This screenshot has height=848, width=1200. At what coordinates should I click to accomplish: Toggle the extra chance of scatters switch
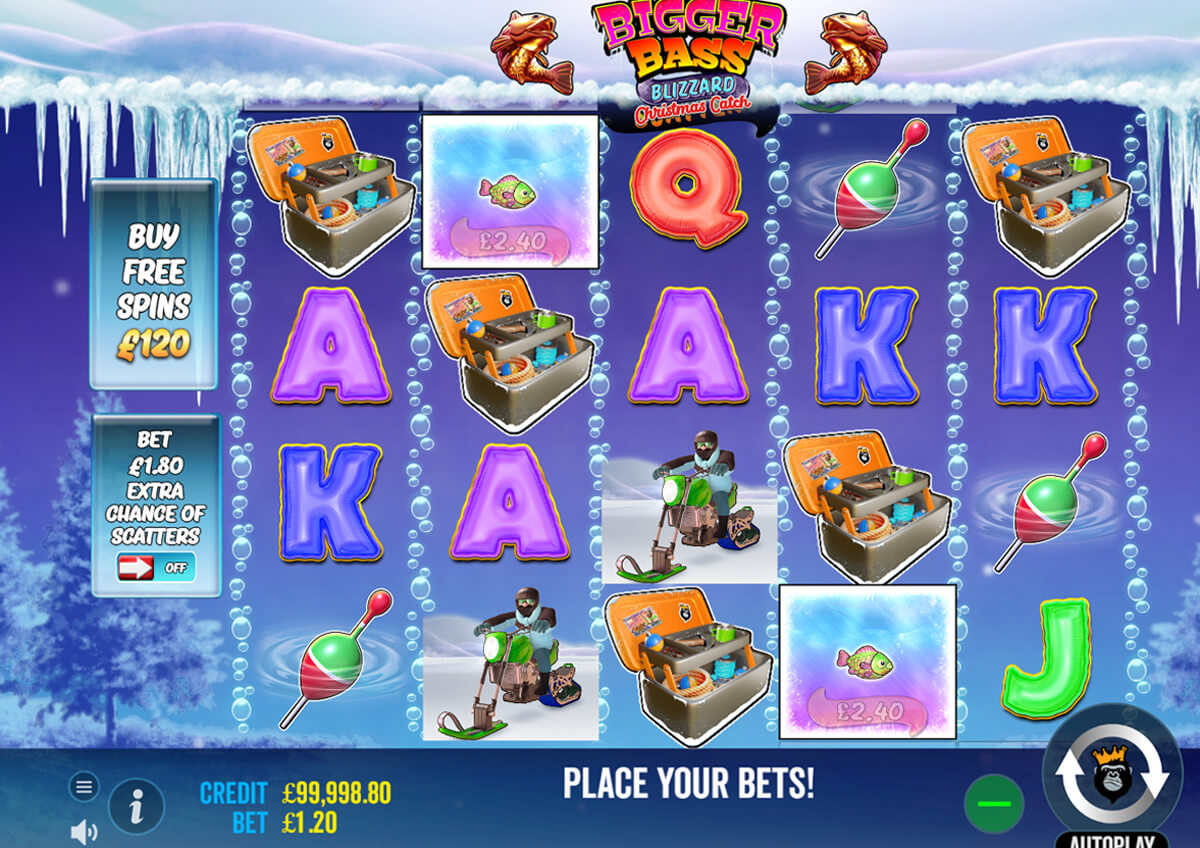[x=155, y=568]
